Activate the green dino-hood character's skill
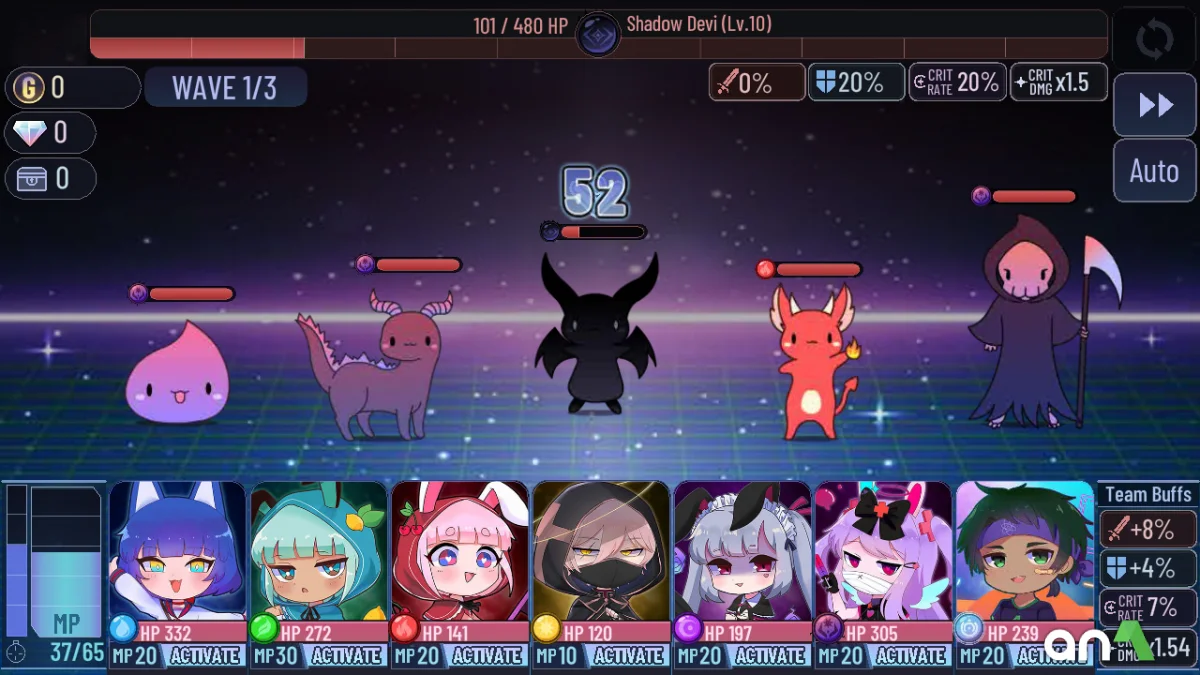The width and height of the screenshot is (1200, 675). click(346, 656)
